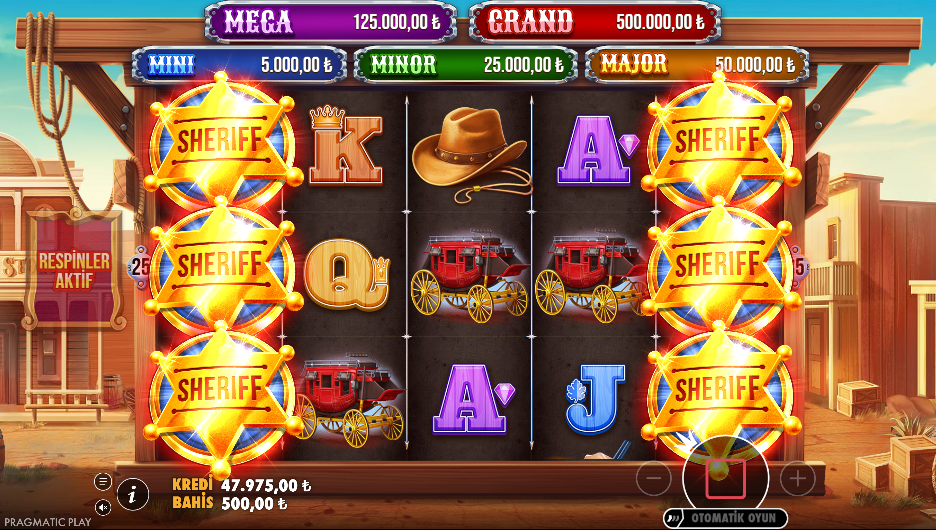This screenshot has height=530, width=936.
Task: Open the Otomatik Oyun autoplay options
Action: click(725, 518)
